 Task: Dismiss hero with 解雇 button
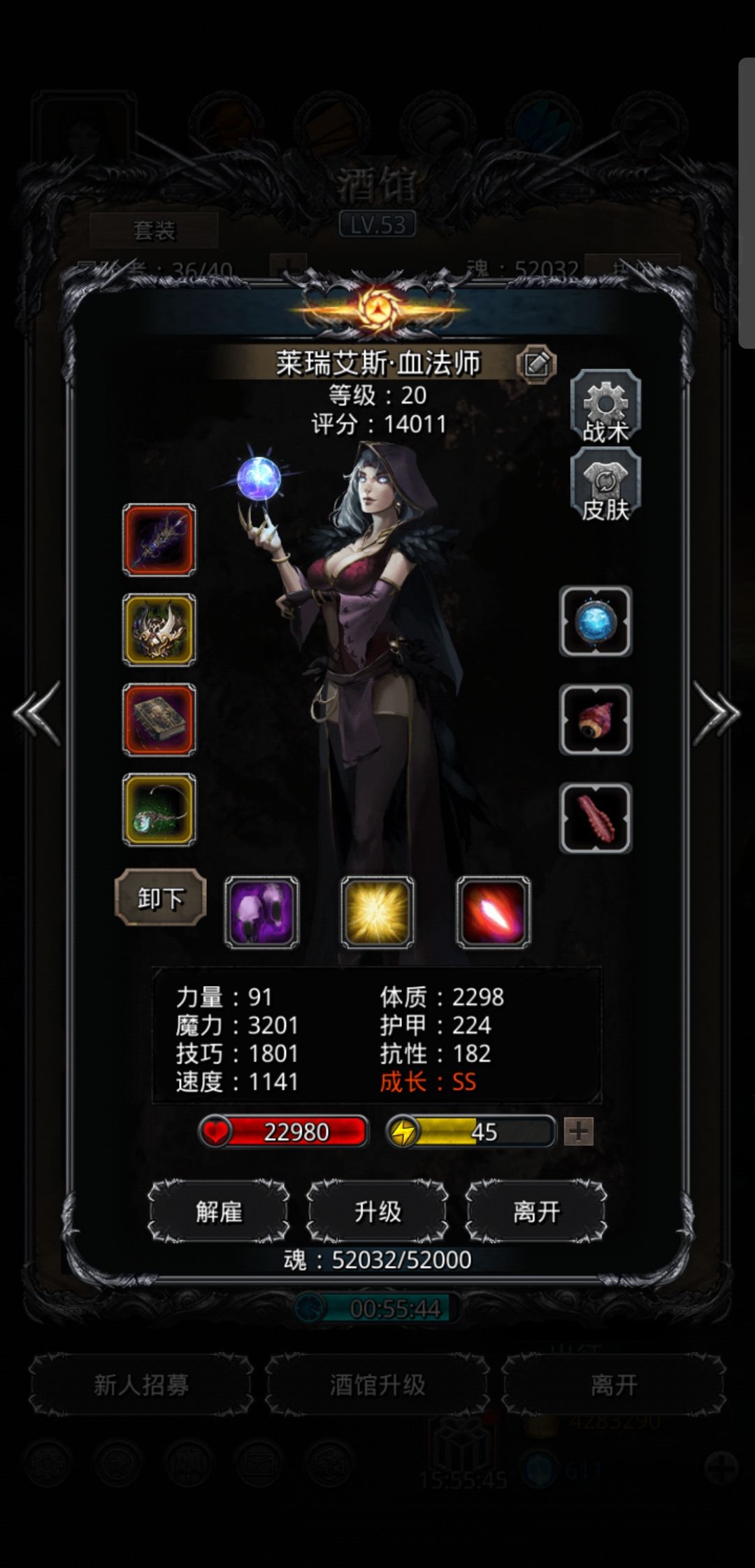click(x=219, y=1212)
